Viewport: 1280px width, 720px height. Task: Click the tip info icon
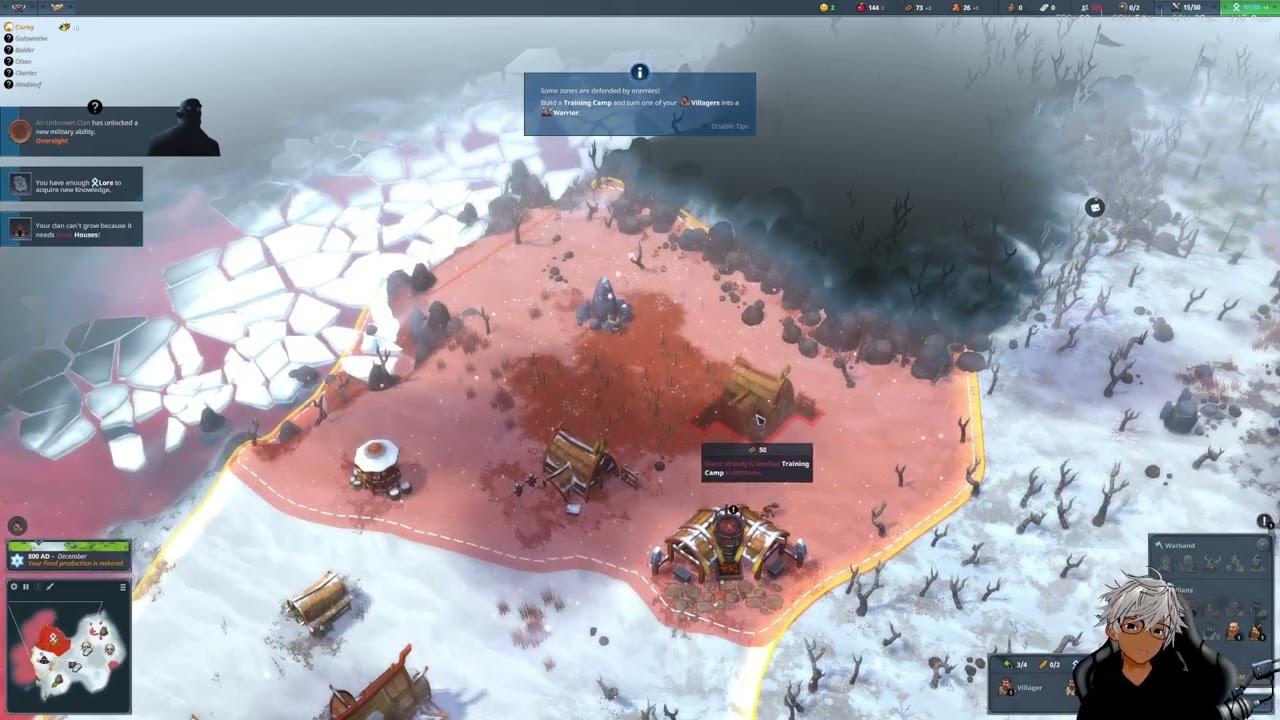tap(639, 73)
